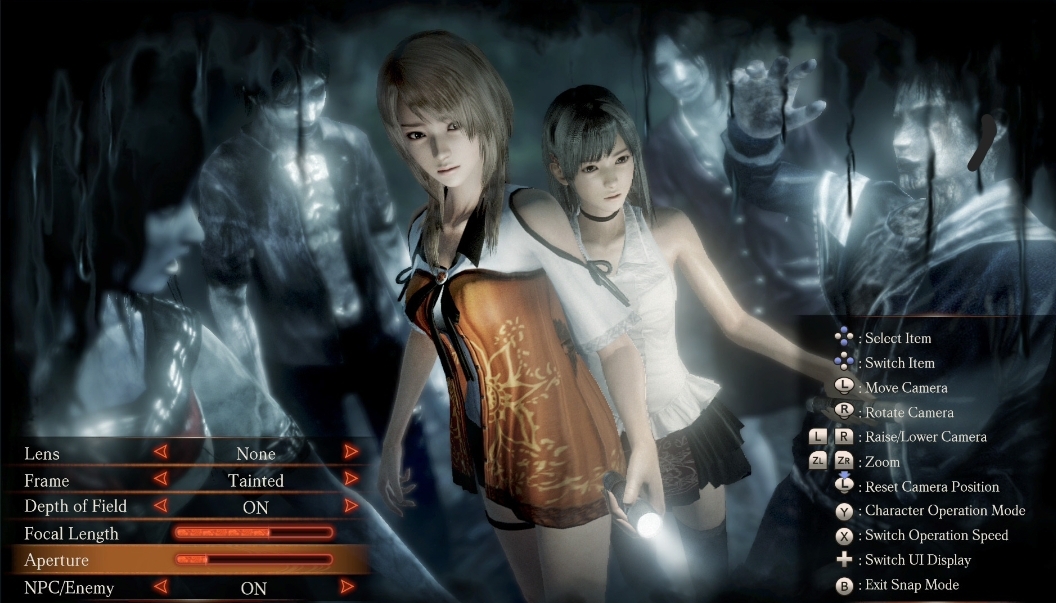This screenshot has width=1056, height=603.
Task: Click the left arrow for Lens
Action: (x=160, y=453)
